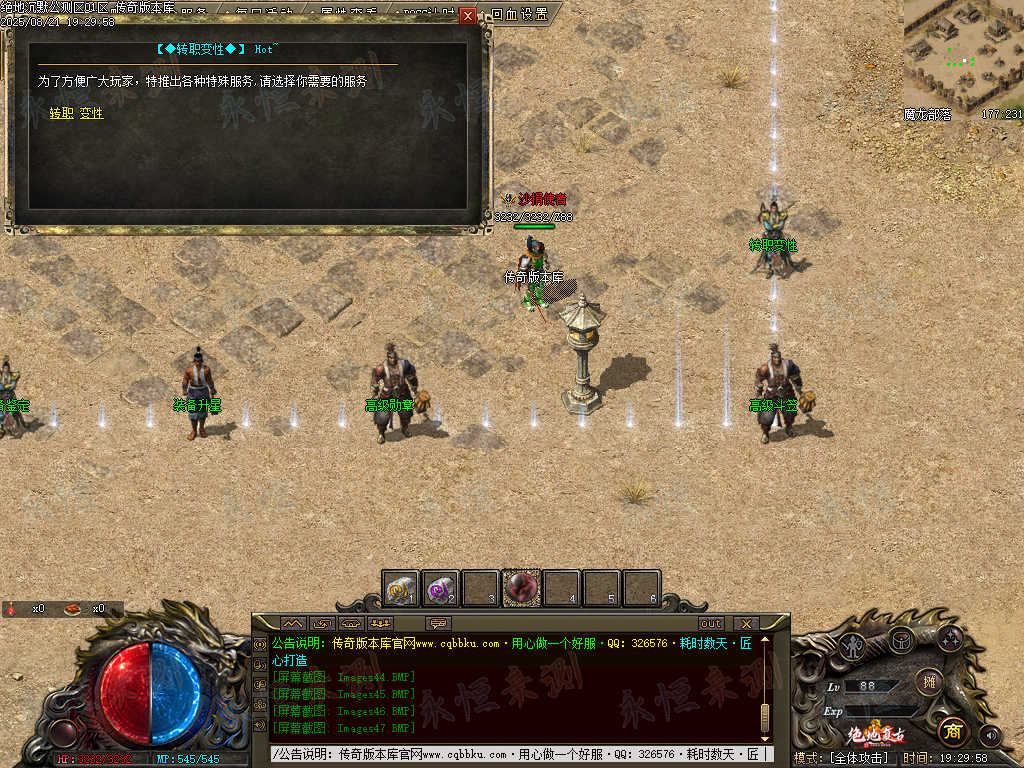1024x768 pixels.
Task: Open the sparkle skills icon
Action: 948,637
